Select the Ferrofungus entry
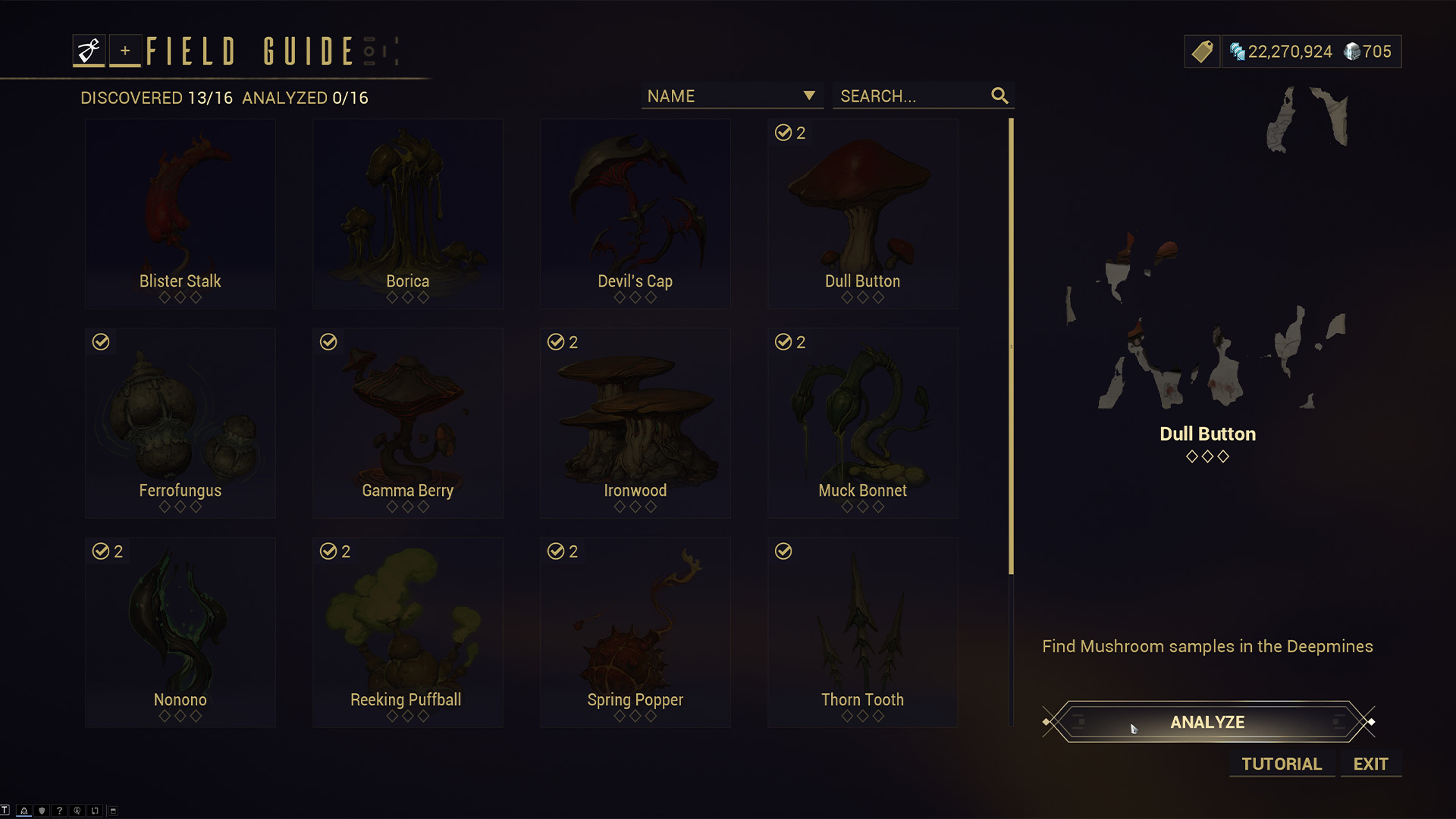 point(180,423)
